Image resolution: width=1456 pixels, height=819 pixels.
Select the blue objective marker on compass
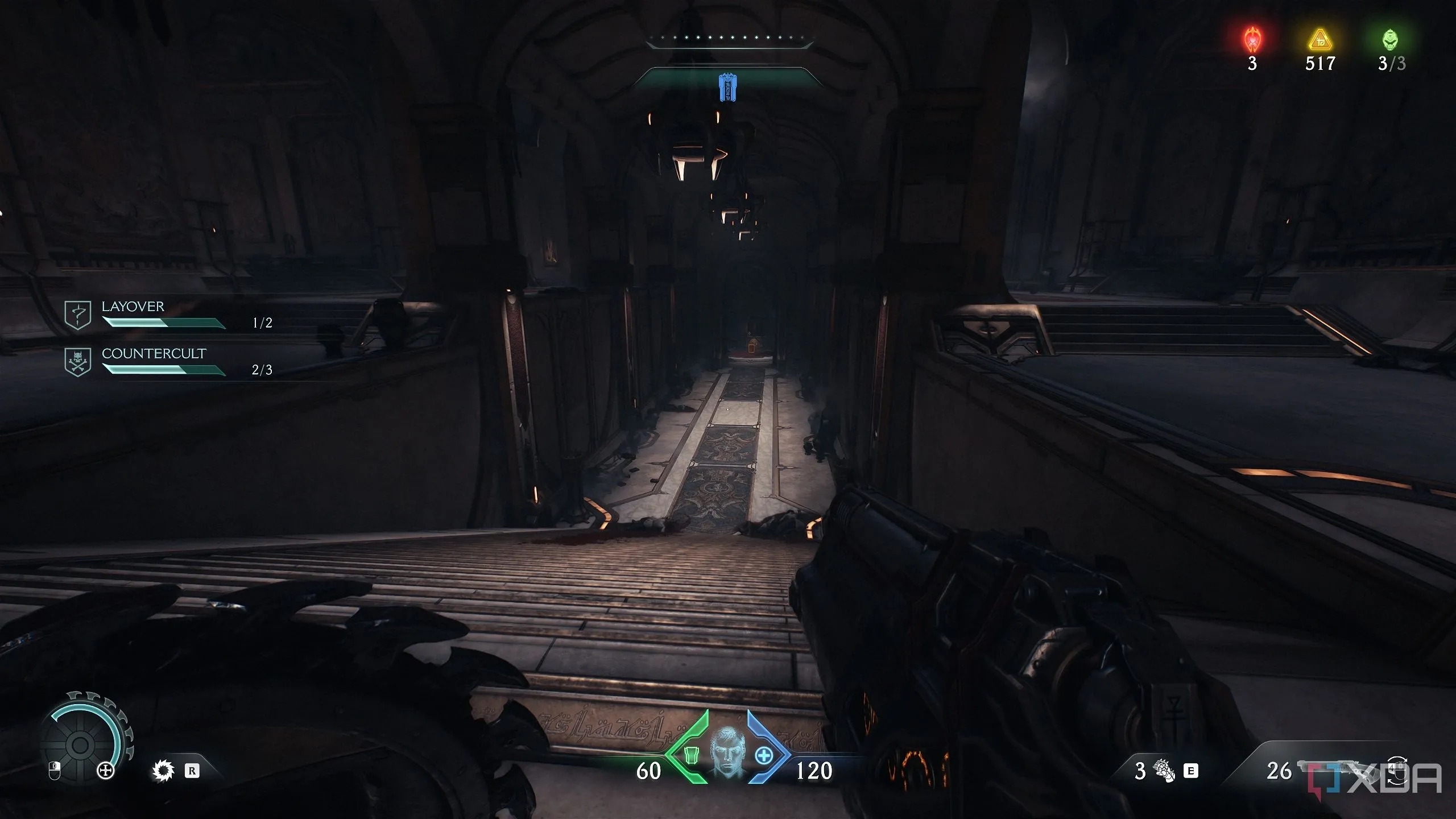click(x=726, y=87)
